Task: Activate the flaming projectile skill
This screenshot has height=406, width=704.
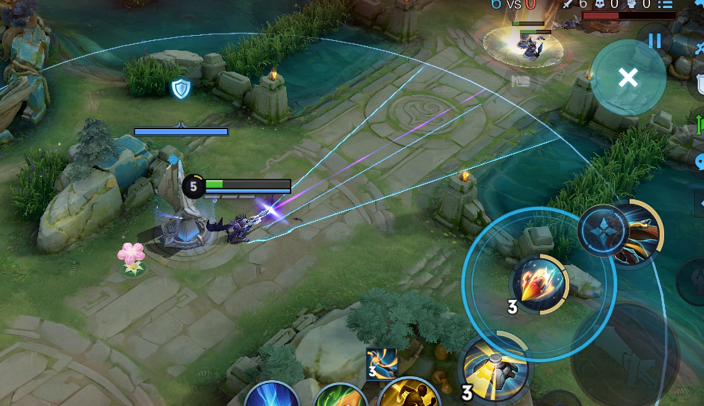Action: tap(539, 283)
